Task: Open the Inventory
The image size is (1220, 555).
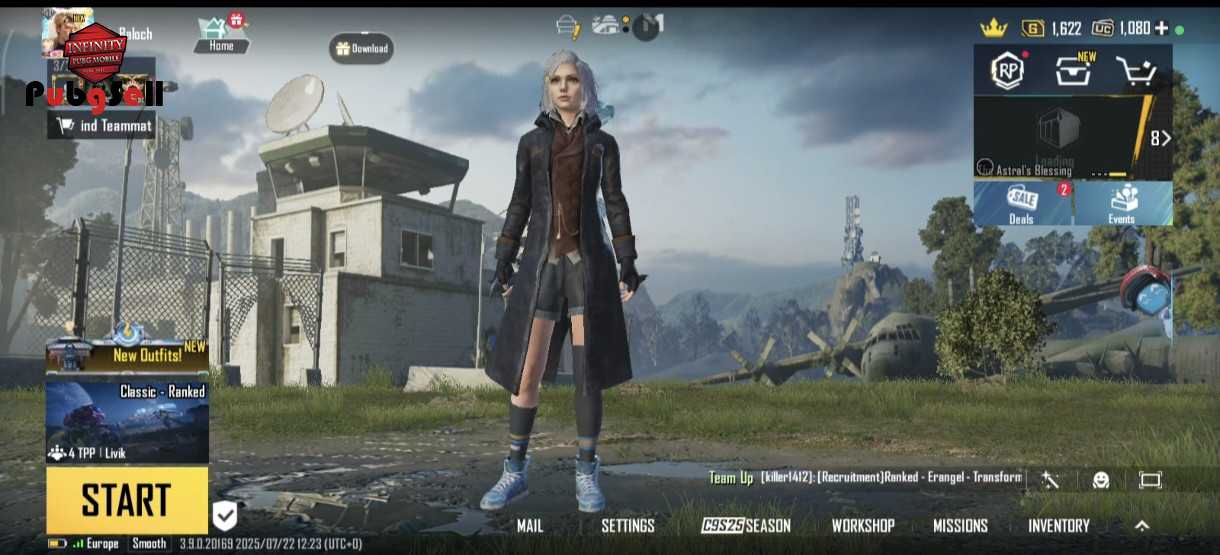Action: click(x=1059, y=526)
